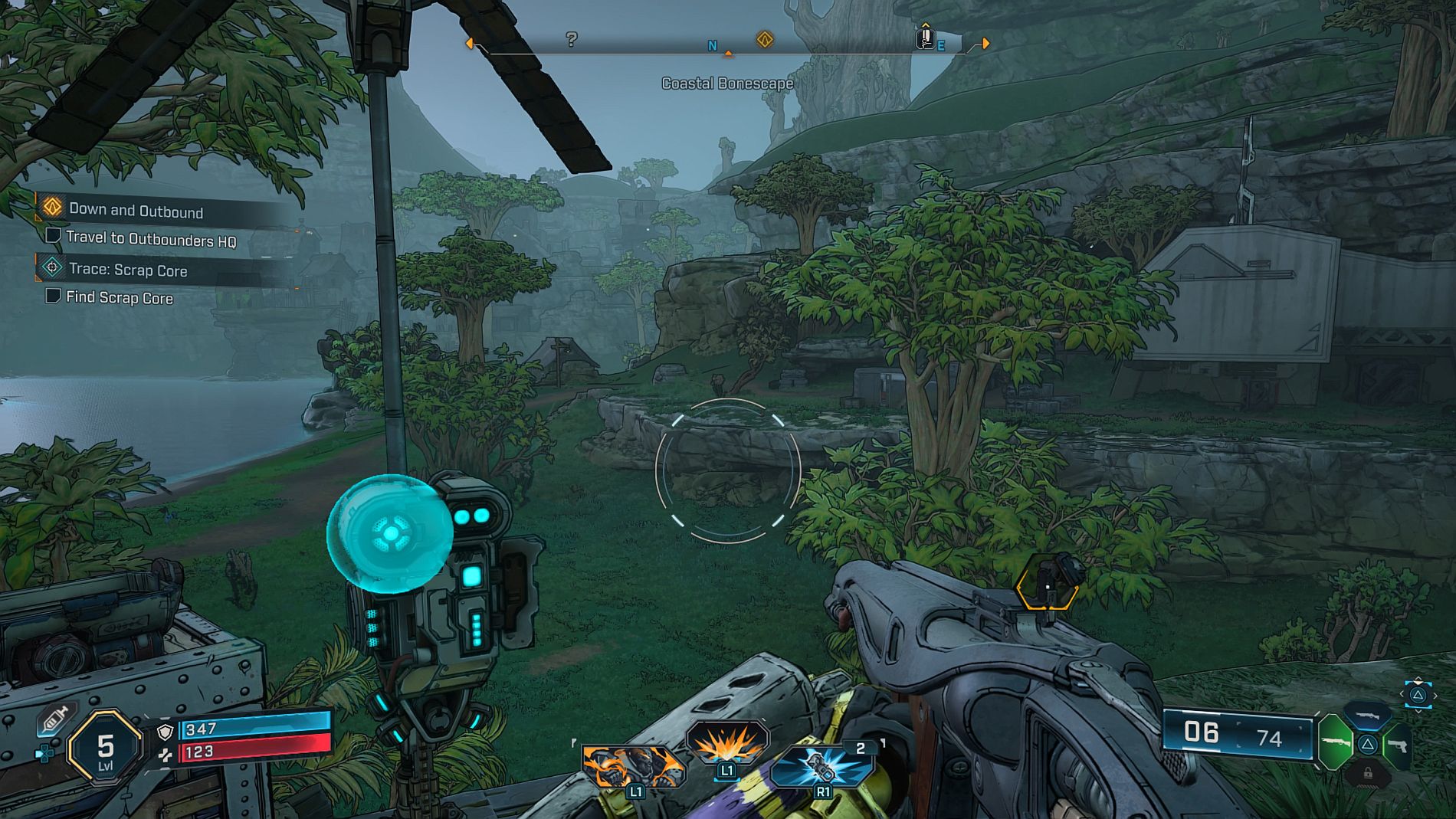Screen dimensions: 1456x819
Task: Switch to the pistol weapon slot
Action: click(1399, 745)
